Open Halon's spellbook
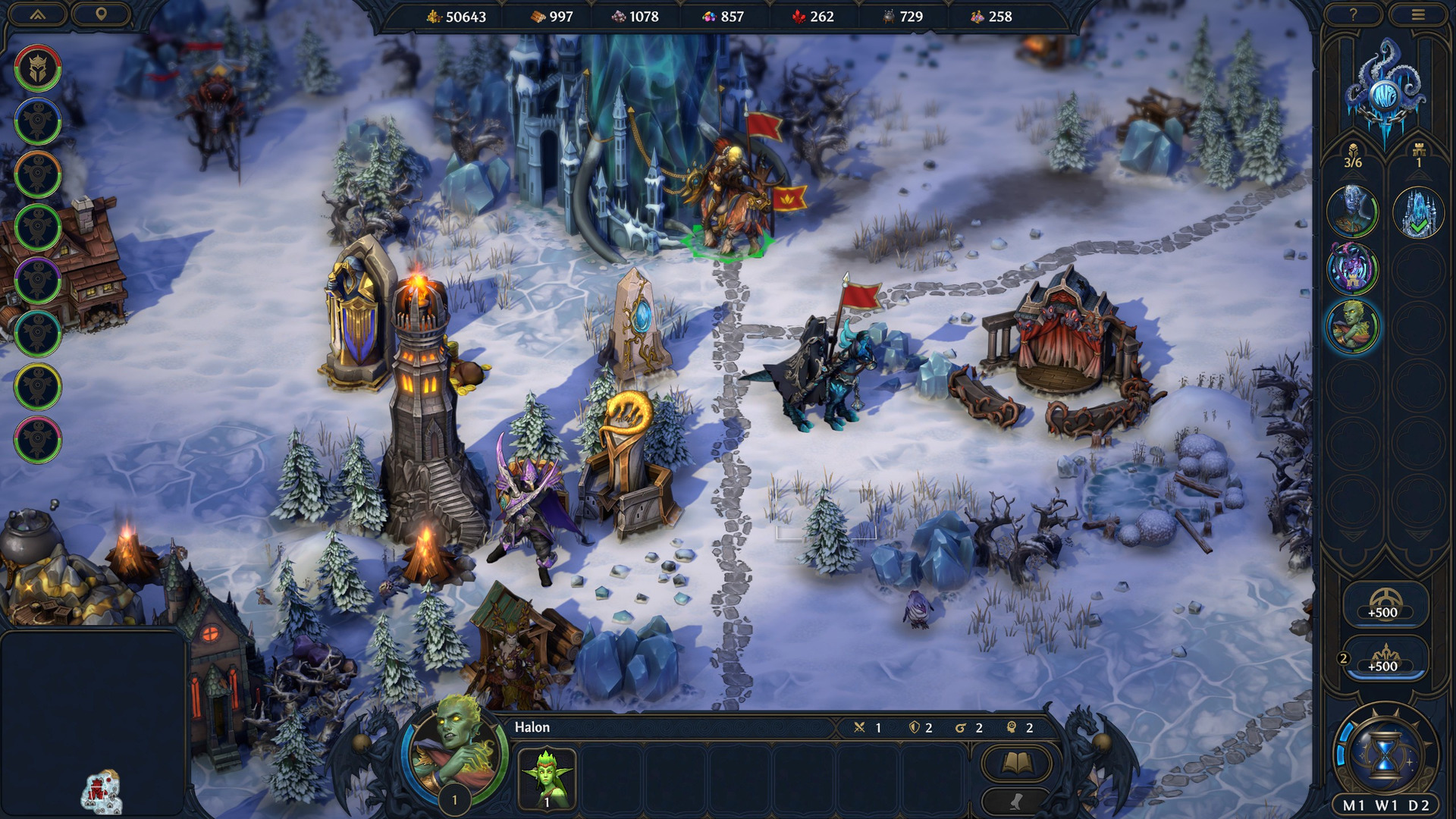 (1016, 763)
